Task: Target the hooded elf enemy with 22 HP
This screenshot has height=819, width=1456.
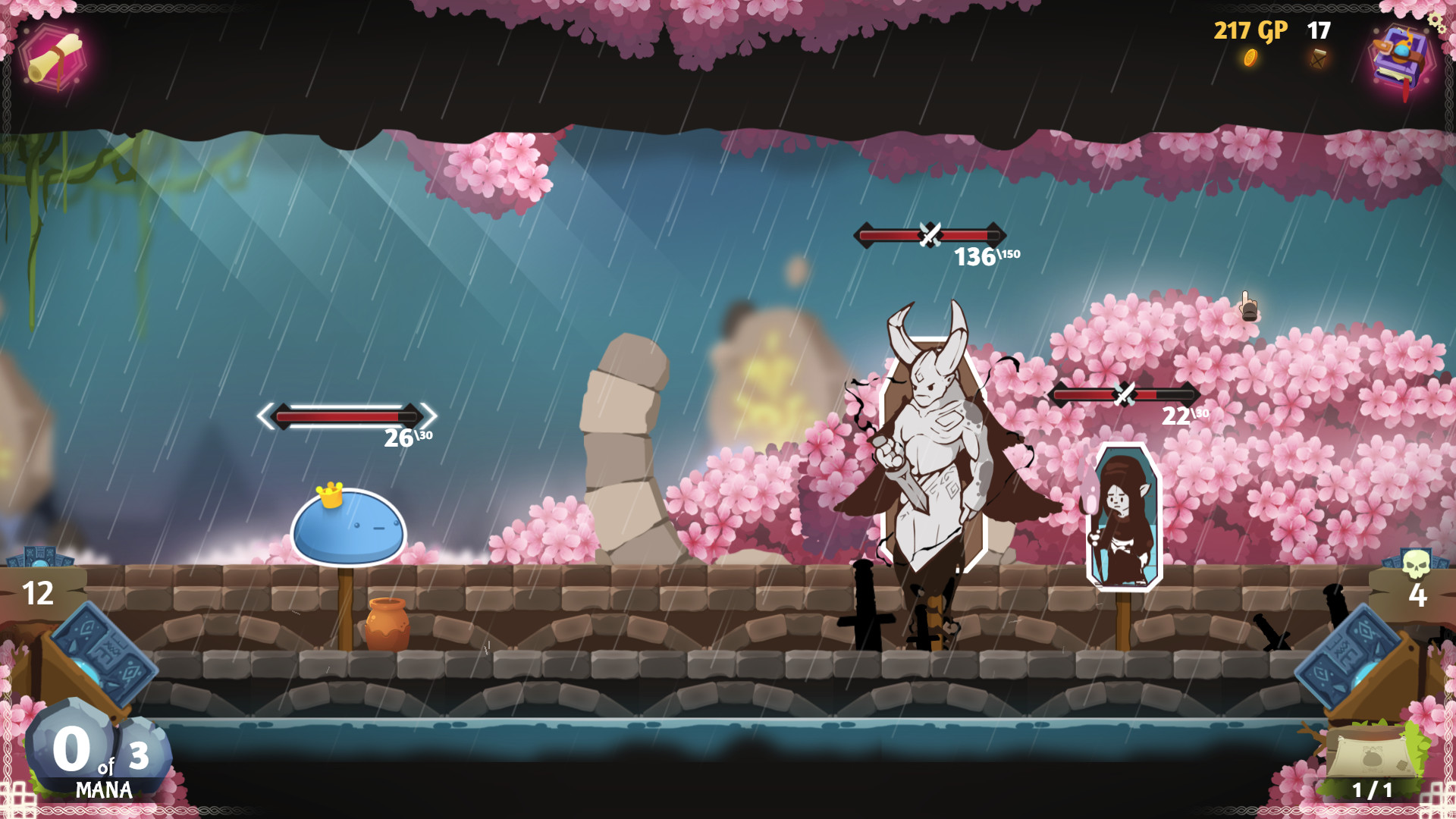Action: tap(1123, 517)
